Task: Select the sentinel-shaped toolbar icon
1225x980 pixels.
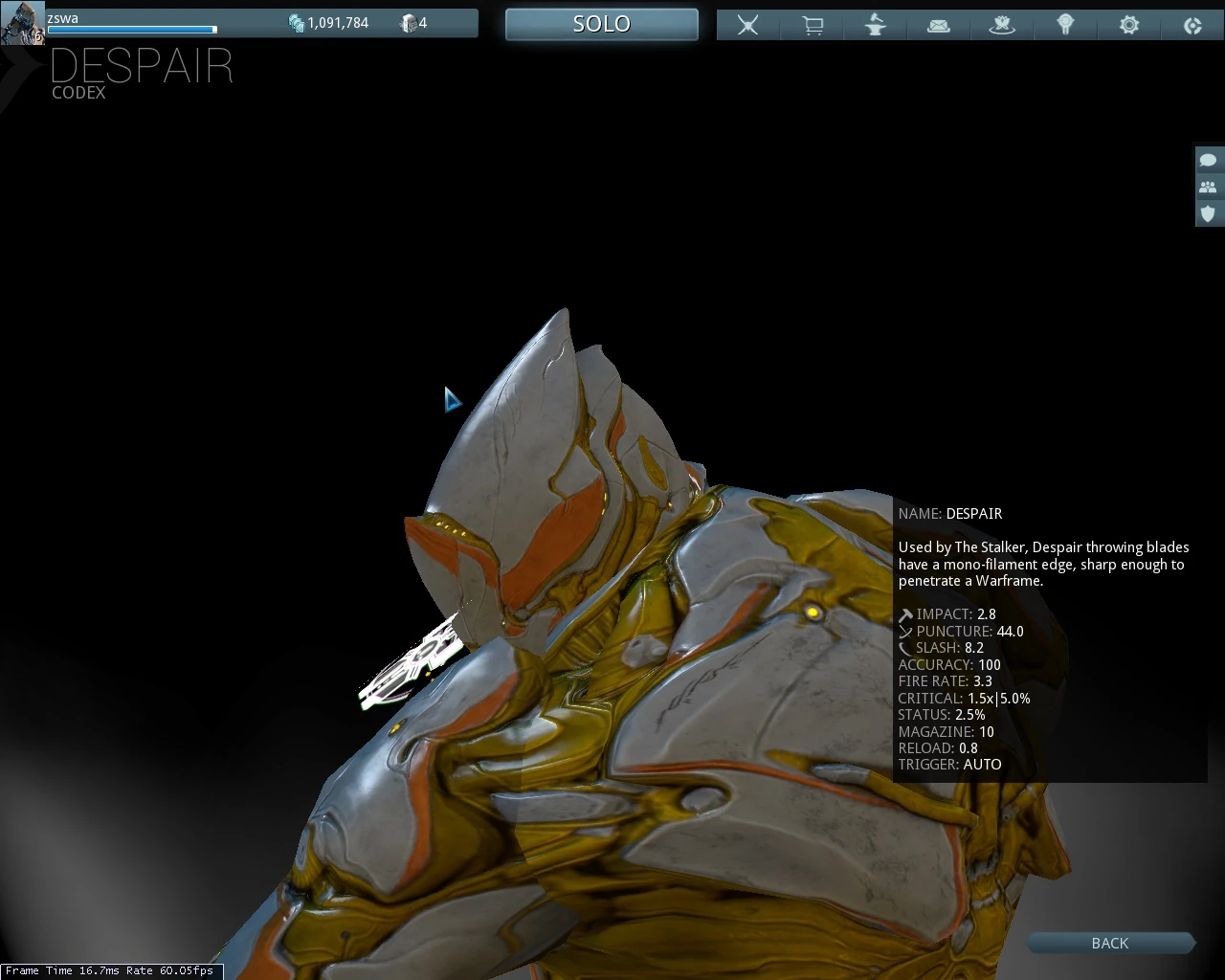Action: (x=1065, y=25)
